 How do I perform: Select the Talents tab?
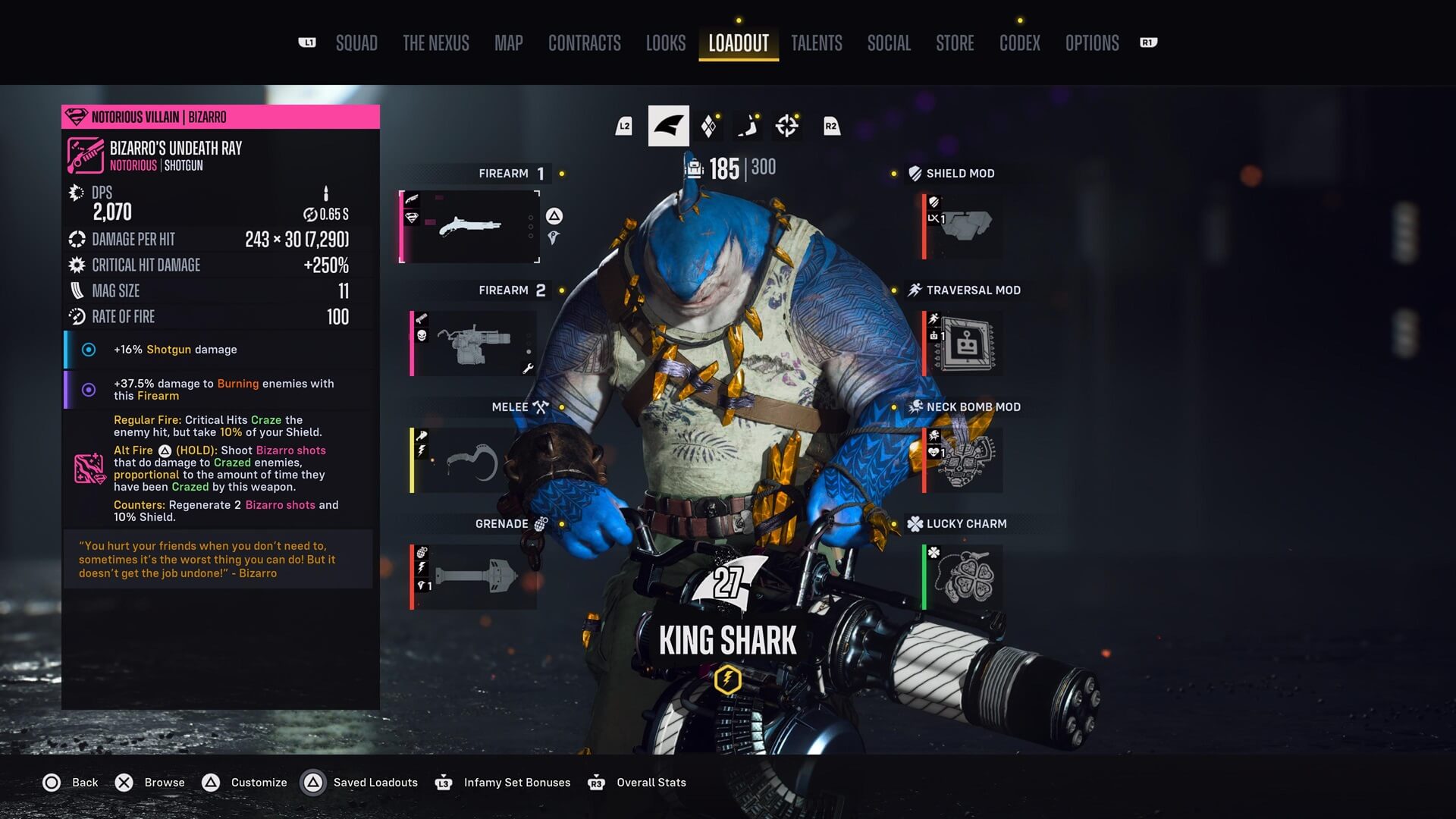(816, 43)
